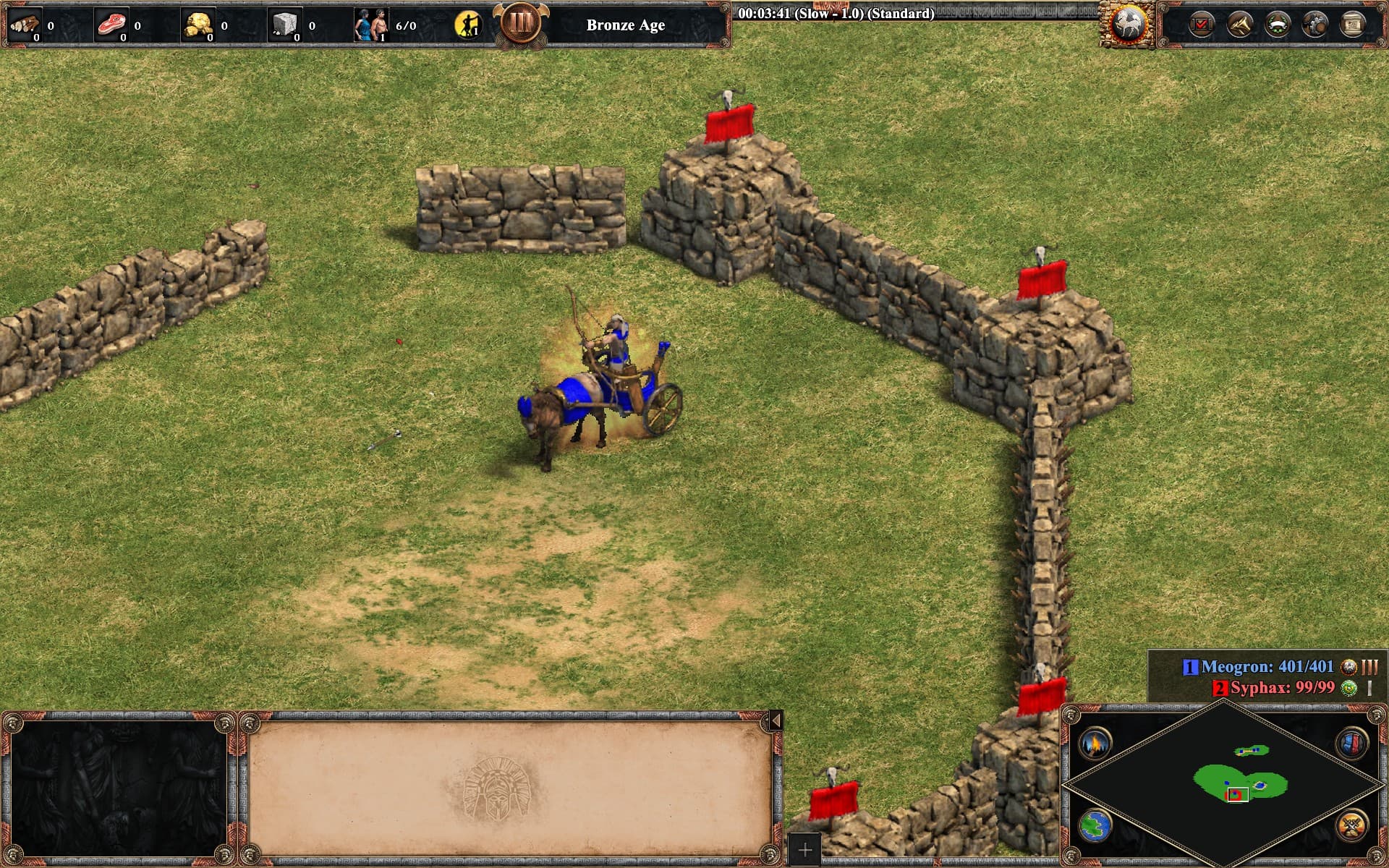Click the white viewport rectangle on the minimap
The image size is (1389, 868).
tap(1239, 794)
